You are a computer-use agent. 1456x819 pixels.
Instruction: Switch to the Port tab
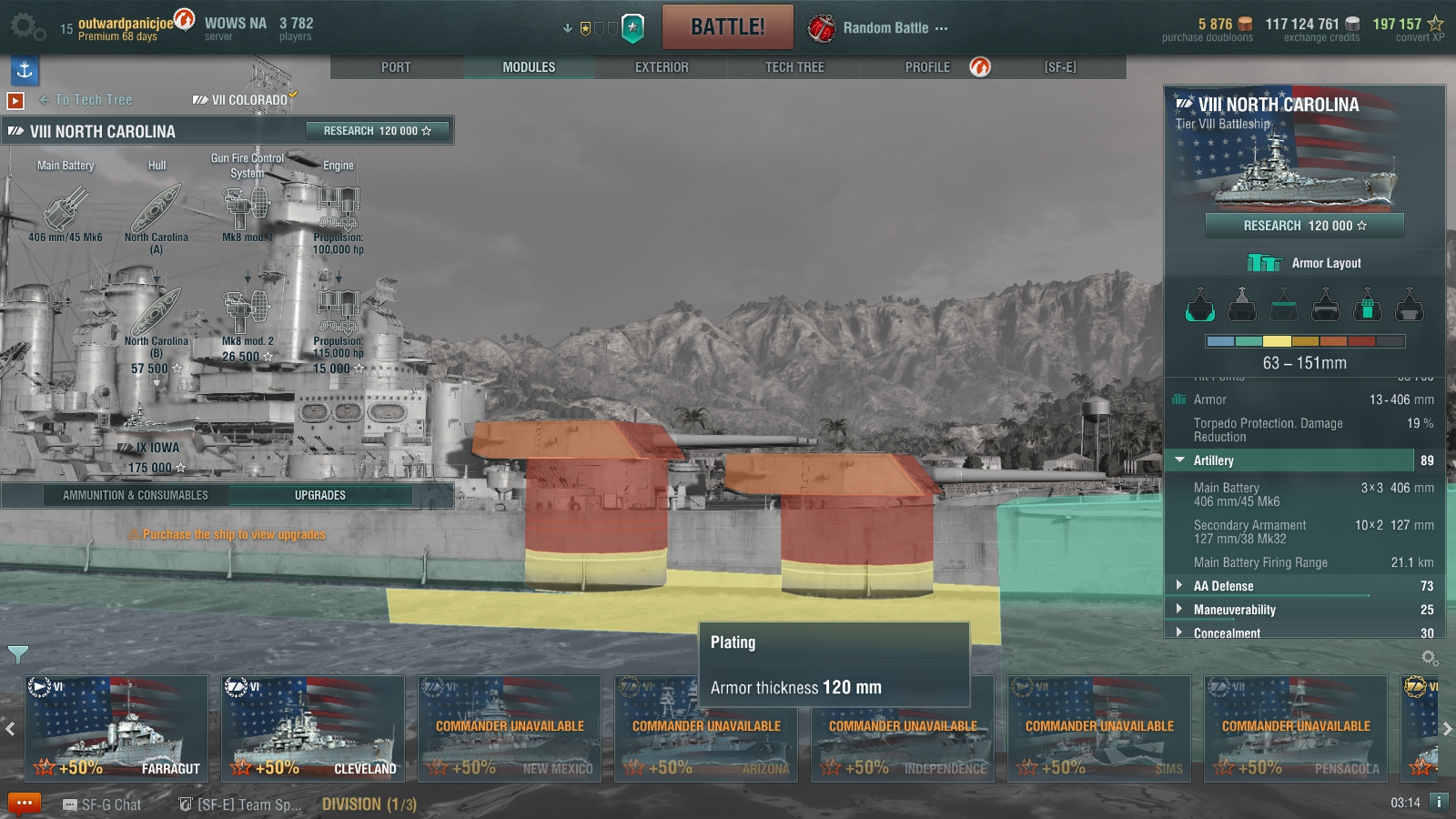pyautogui.click(x=396, y=67)
